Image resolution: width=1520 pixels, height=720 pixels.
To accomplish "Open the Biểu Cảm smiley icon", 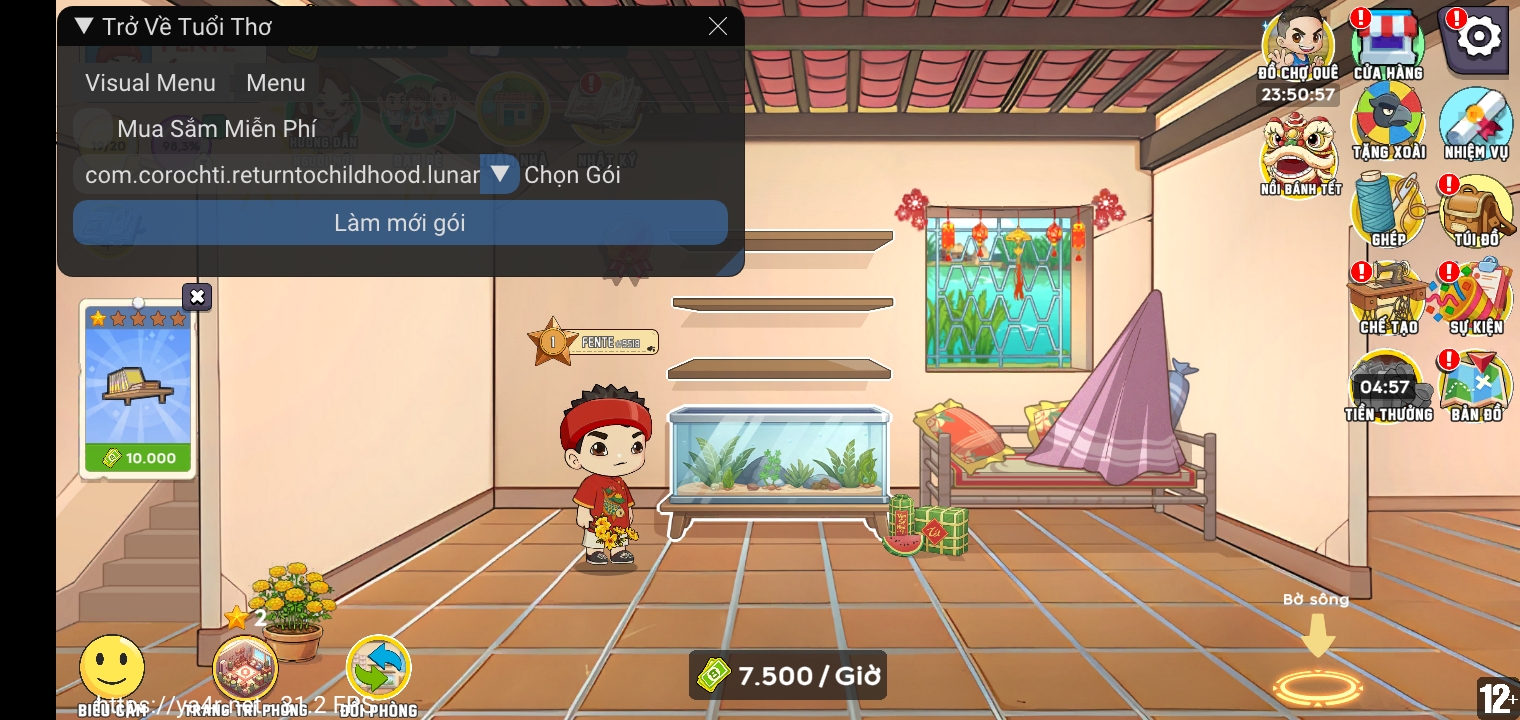I will click(112, 665).
